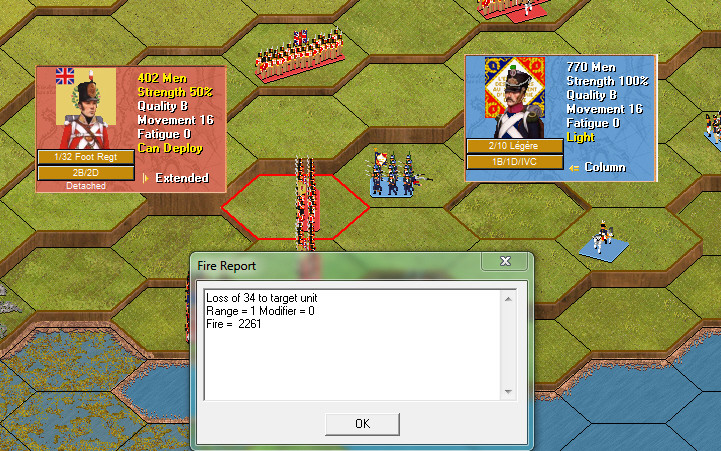Click the 2B/2D organization label
721x451 pixels.
click(85, 173)
